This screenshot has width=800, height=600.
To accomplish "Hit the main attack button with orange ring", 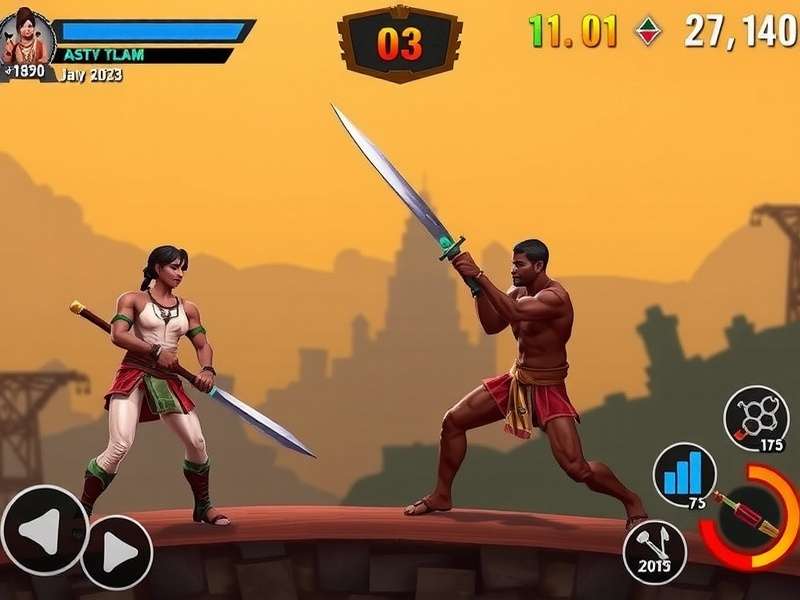I will point(752,515).
